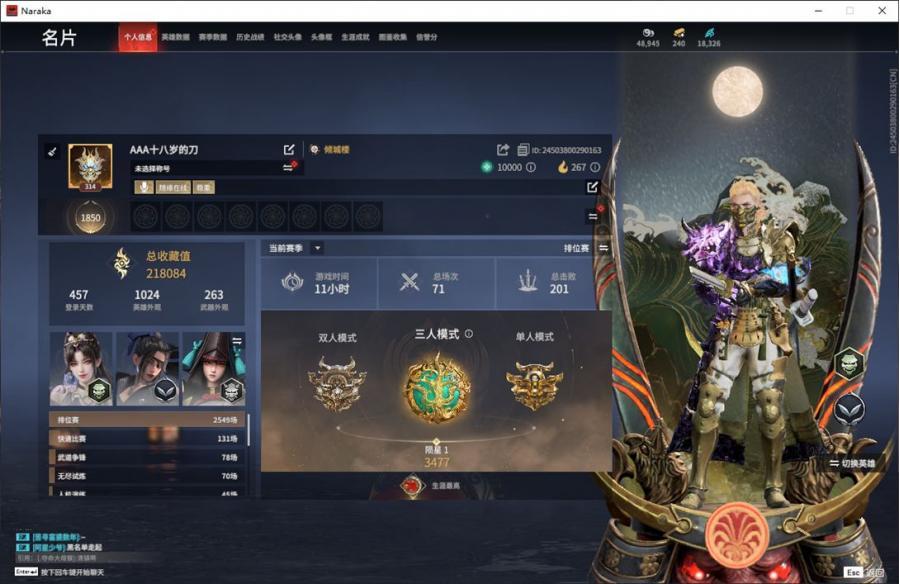Select the 图鉴收集 tab
Screen dimensions: 900x584
[x=393, y=37]
